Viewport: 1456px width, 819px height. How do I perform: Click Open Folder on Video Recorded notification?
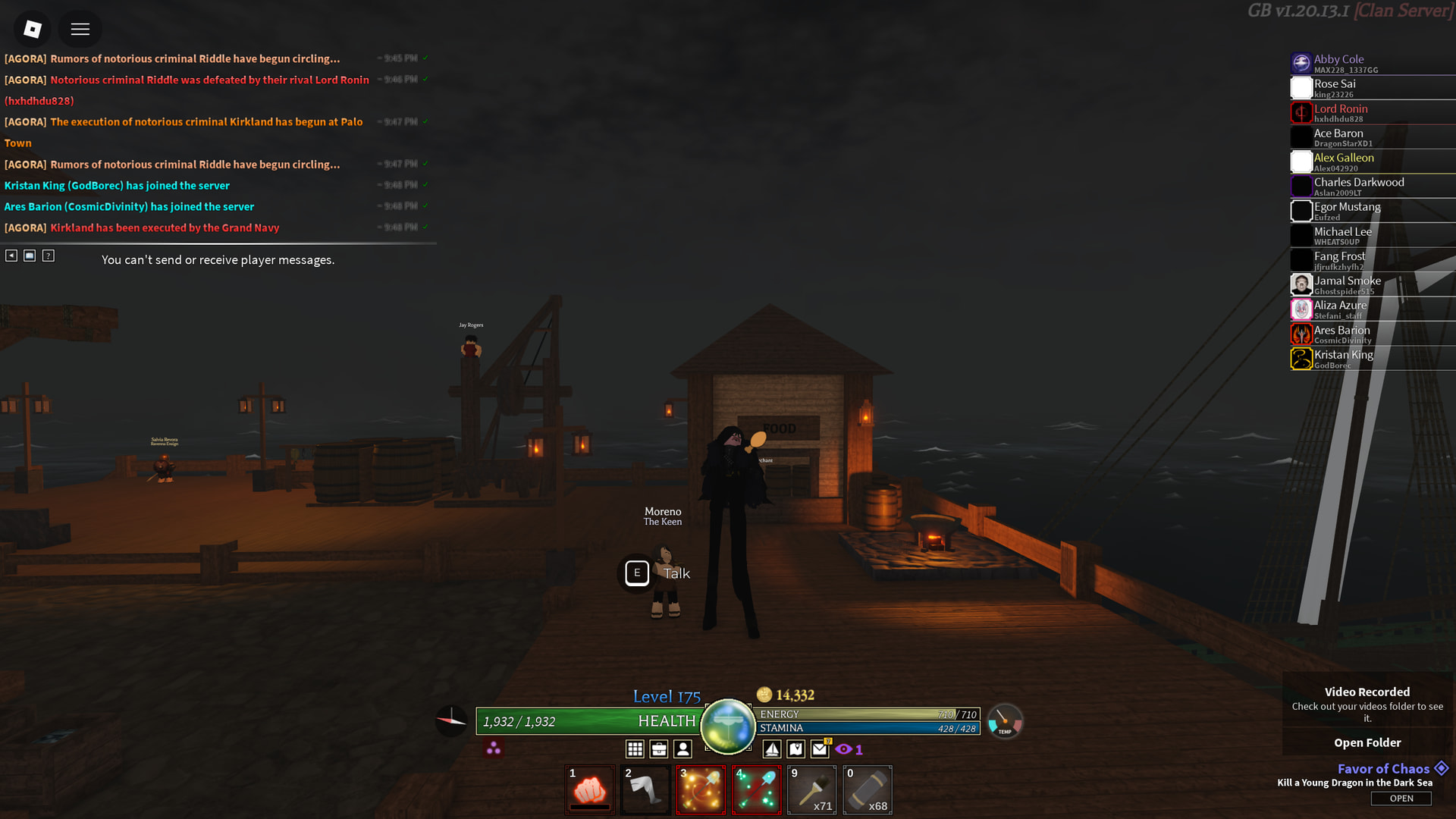point(1367,742)
